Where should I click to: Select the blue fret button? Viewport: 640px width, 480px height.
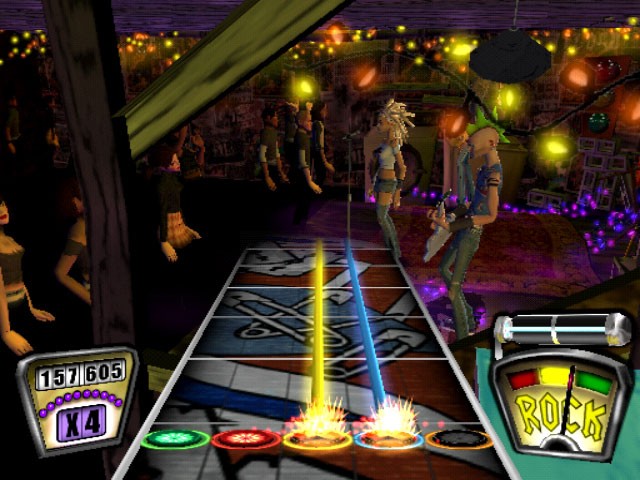(388, 438)
